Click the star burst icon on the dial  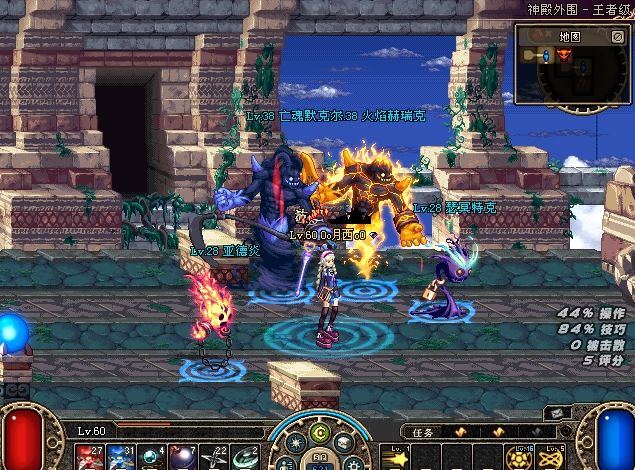(x=296, y=443)
